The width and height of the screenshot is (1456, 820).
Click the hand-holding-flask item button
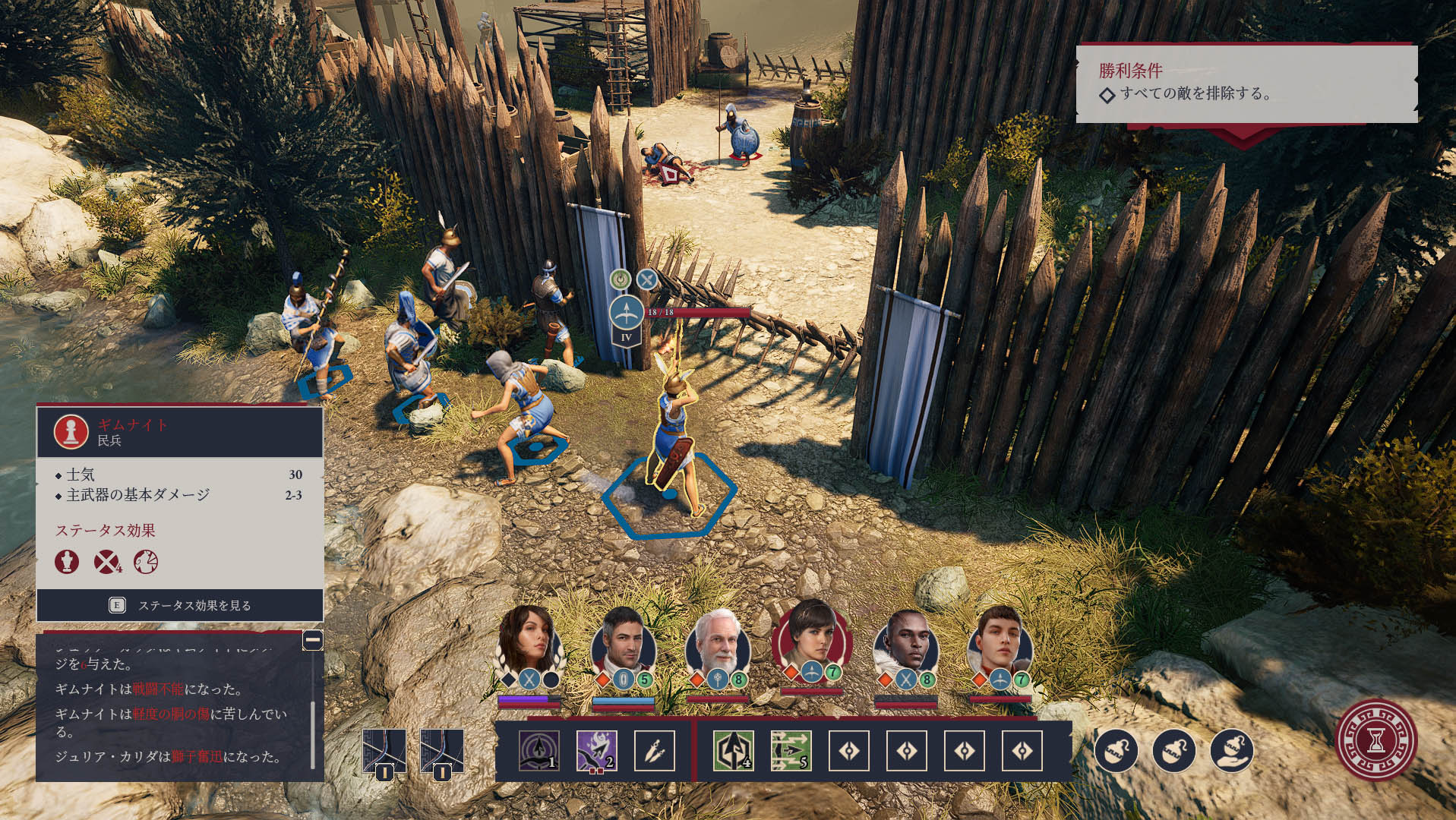(x=1231, y=751)
